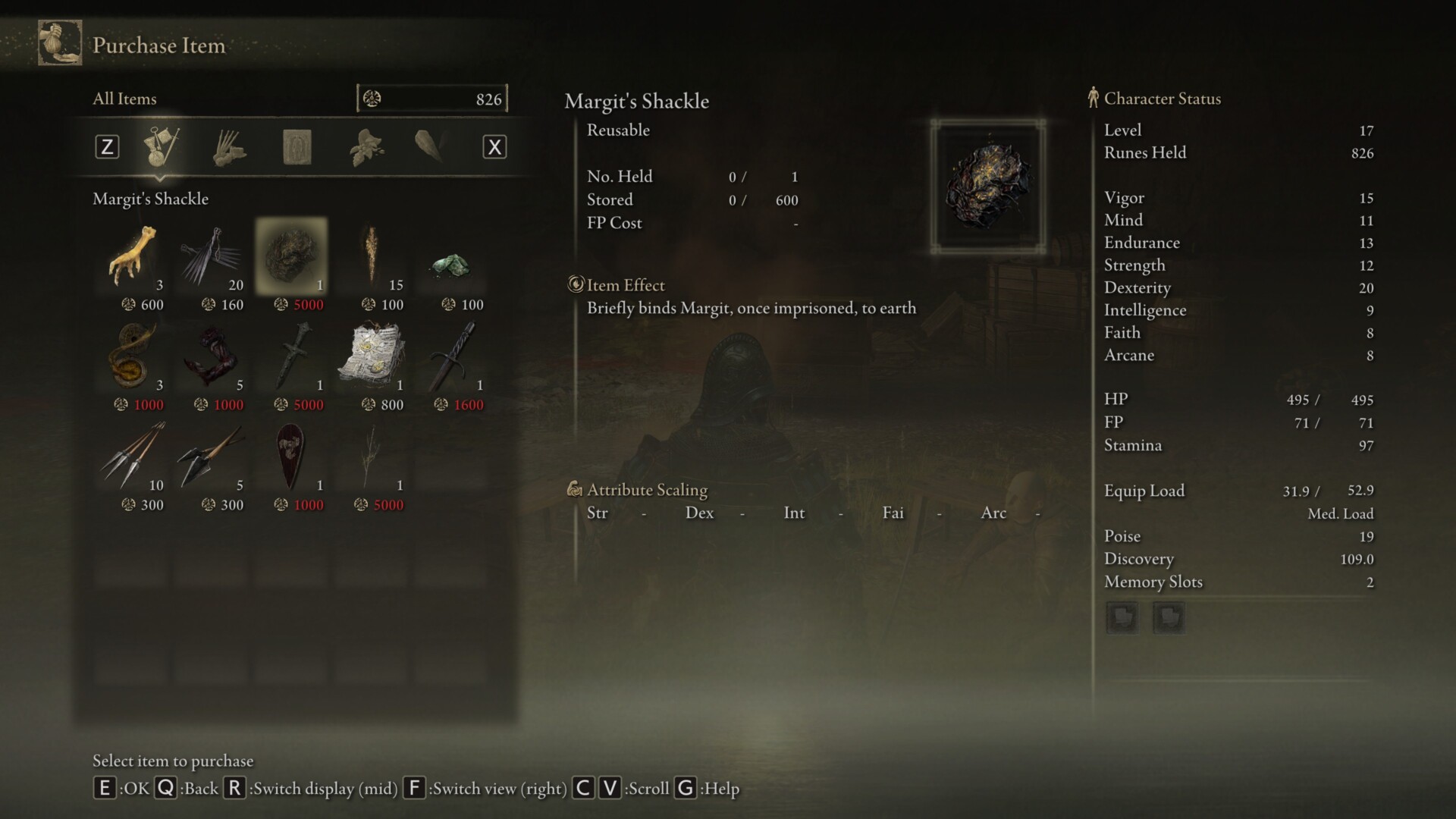
Task: Choose the Sacrificial Twig item
Action: coord(372,458)
